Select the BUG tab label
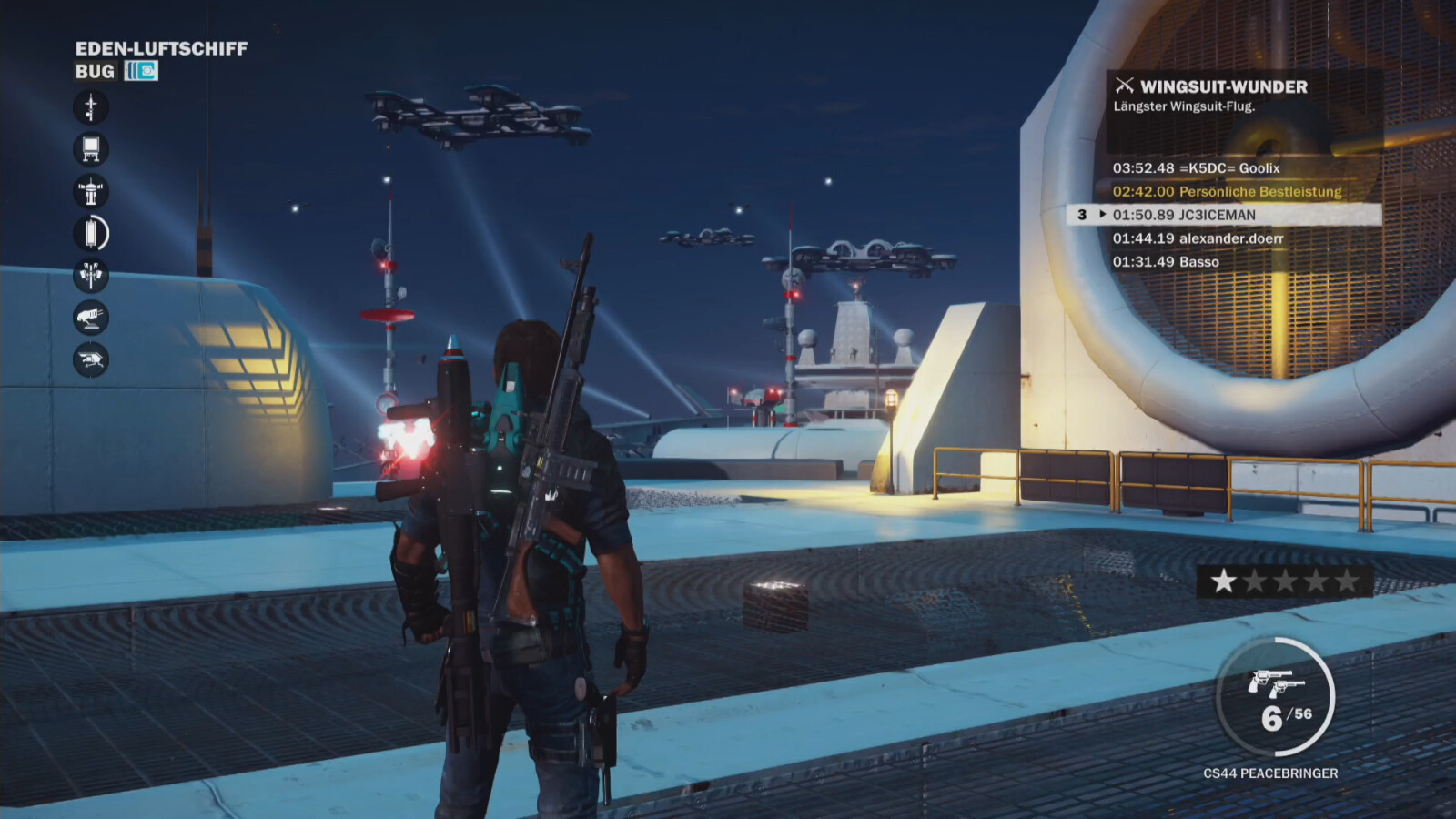 coord(96,71)
